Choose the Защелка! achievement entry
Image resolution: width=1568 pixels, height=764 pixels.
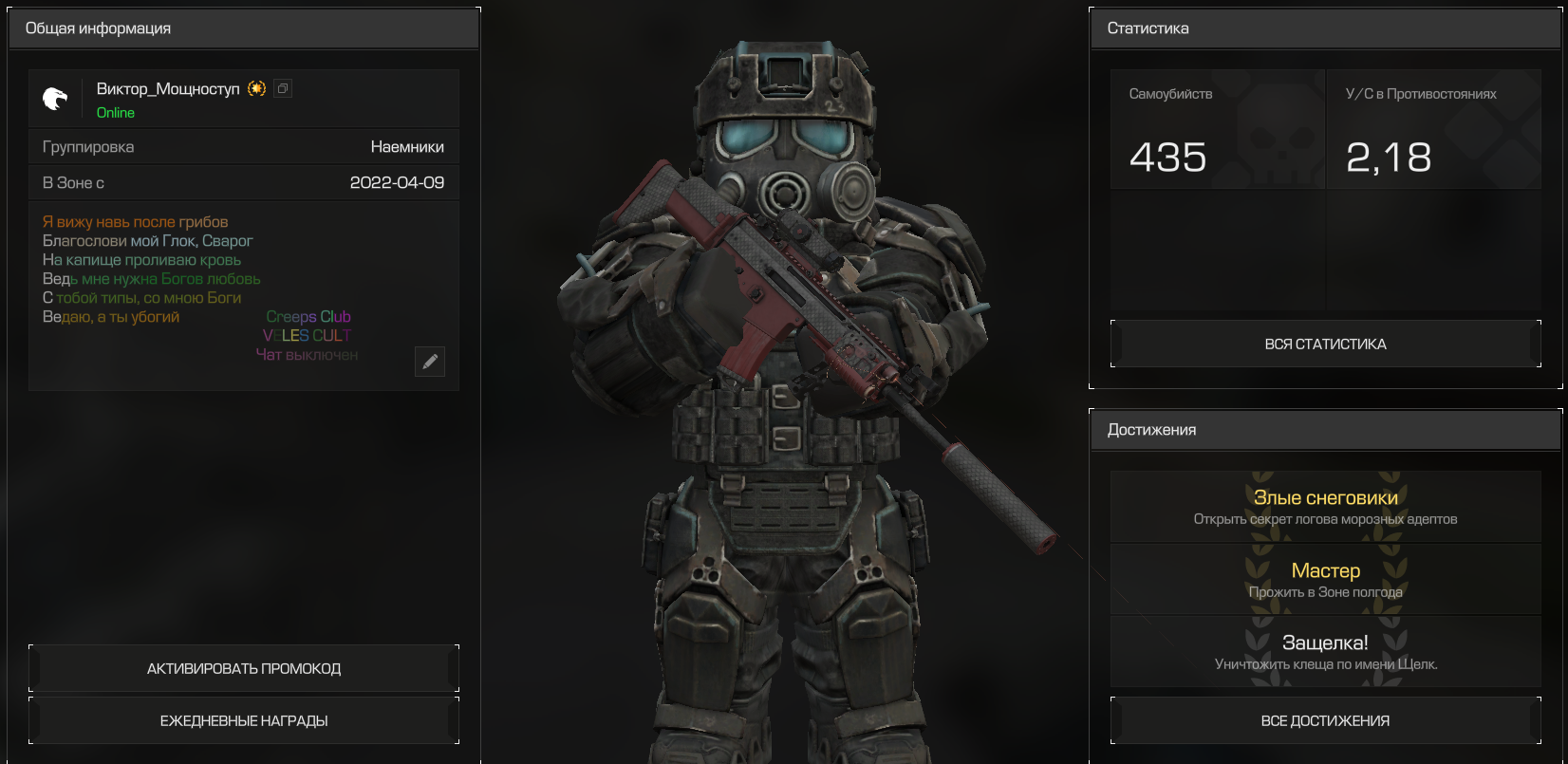(1325, 652)
